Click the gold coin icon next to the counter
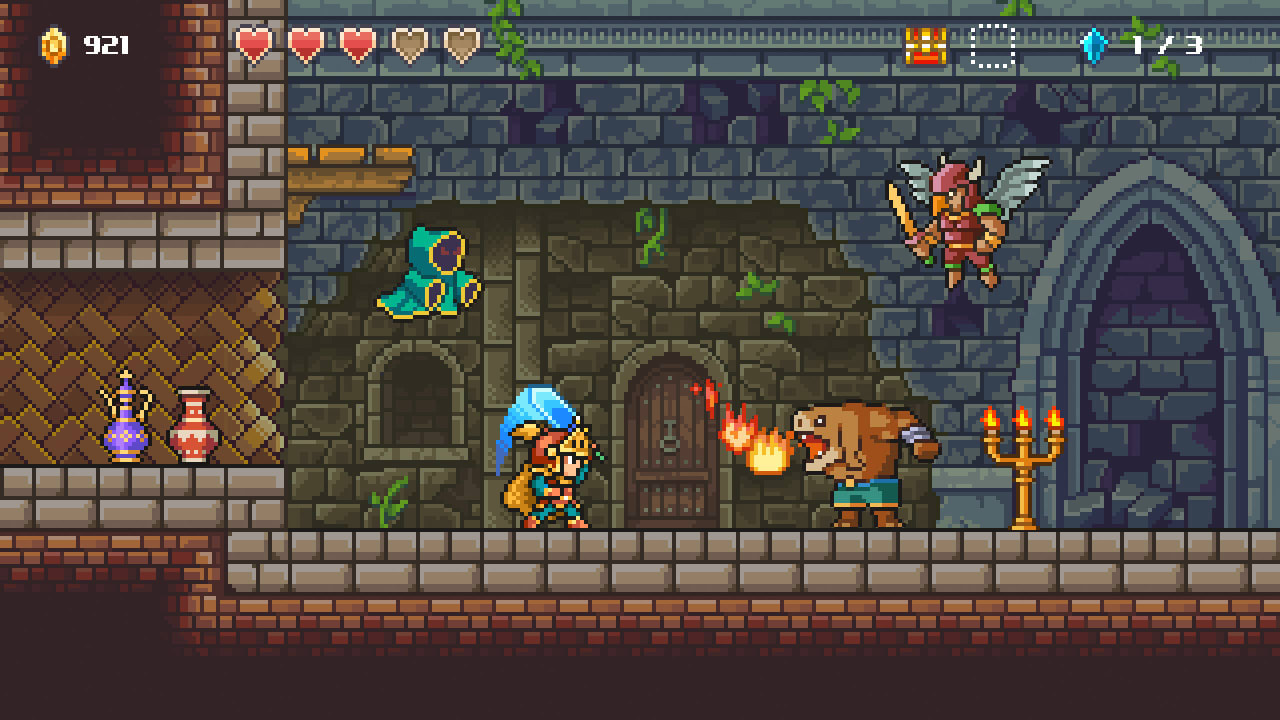Viewport: 1280px width, 720px height. [x=54, y=44]
